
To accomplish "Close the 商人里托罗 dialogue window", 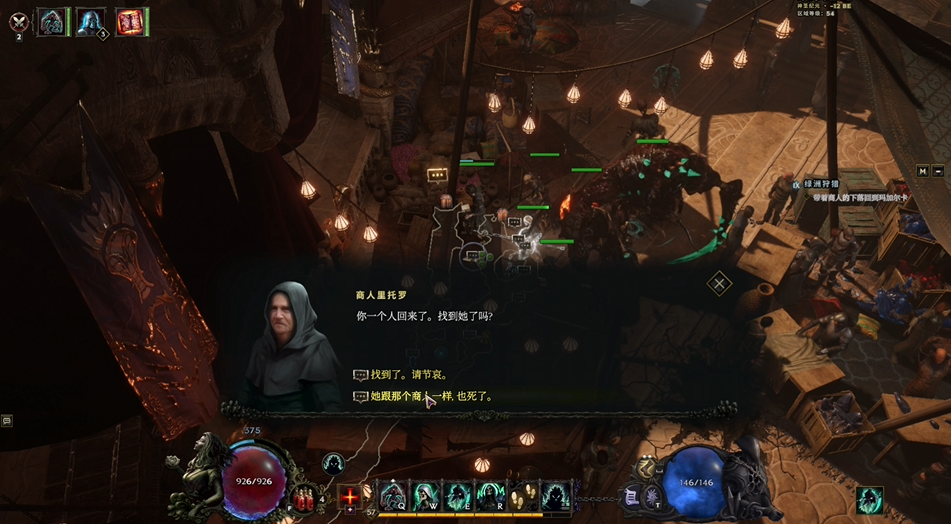I will pyautogui.click(x=719, y=283).
